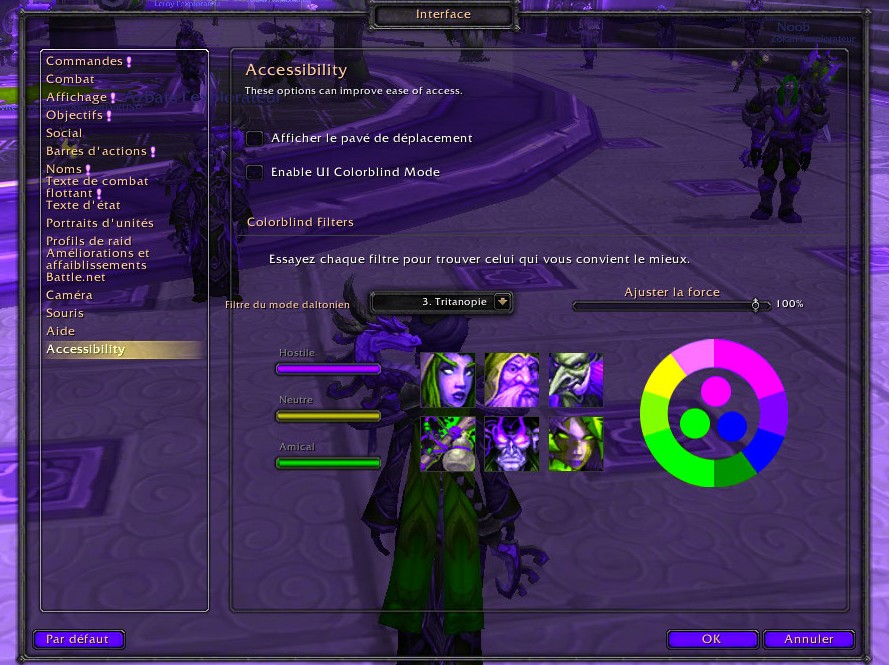The width and height of the screenshot is (889, 665).
Task: Open the Souris settings
Action: (65, 313)
